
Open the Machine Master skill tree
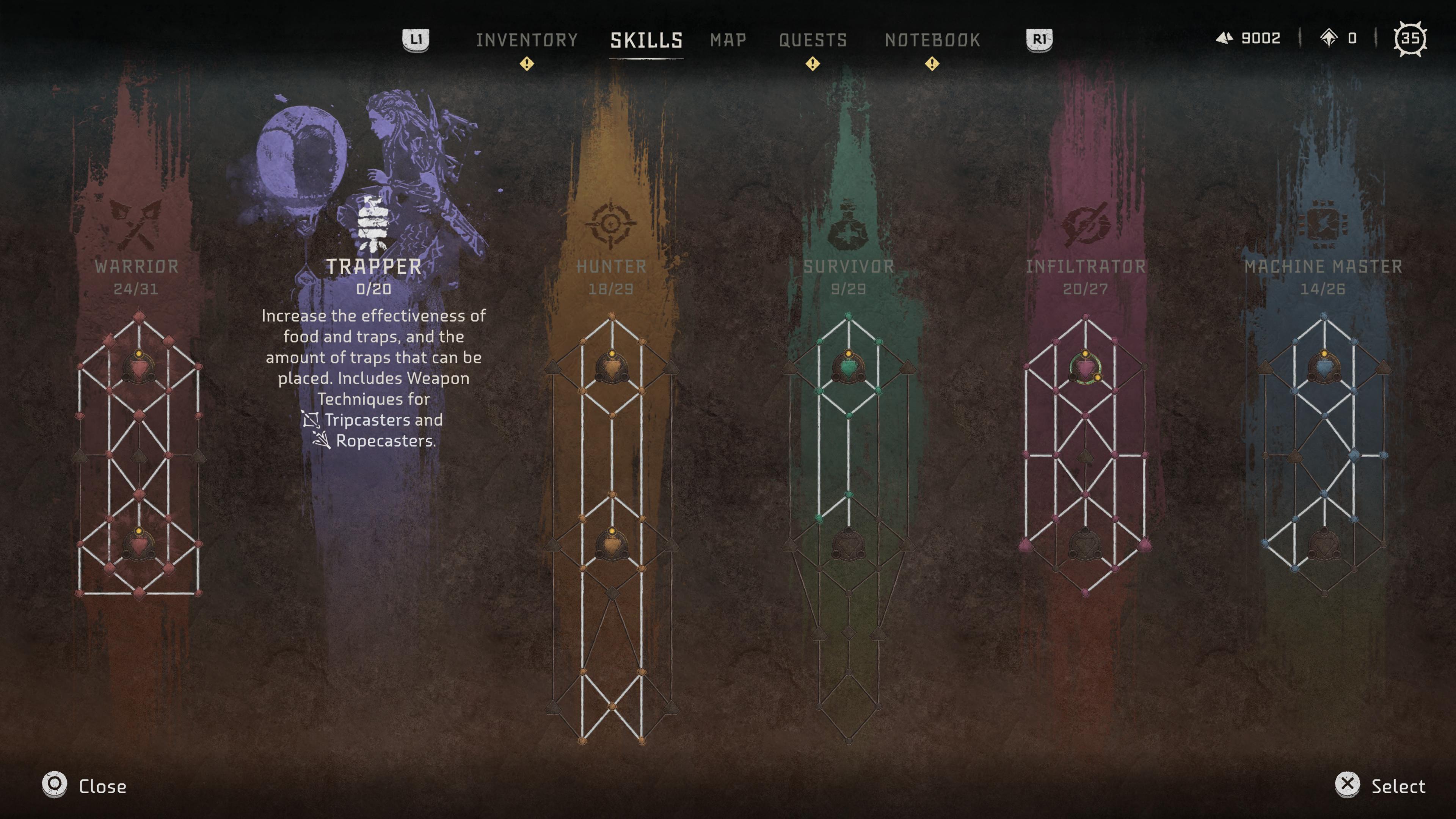coord(1323,267)
